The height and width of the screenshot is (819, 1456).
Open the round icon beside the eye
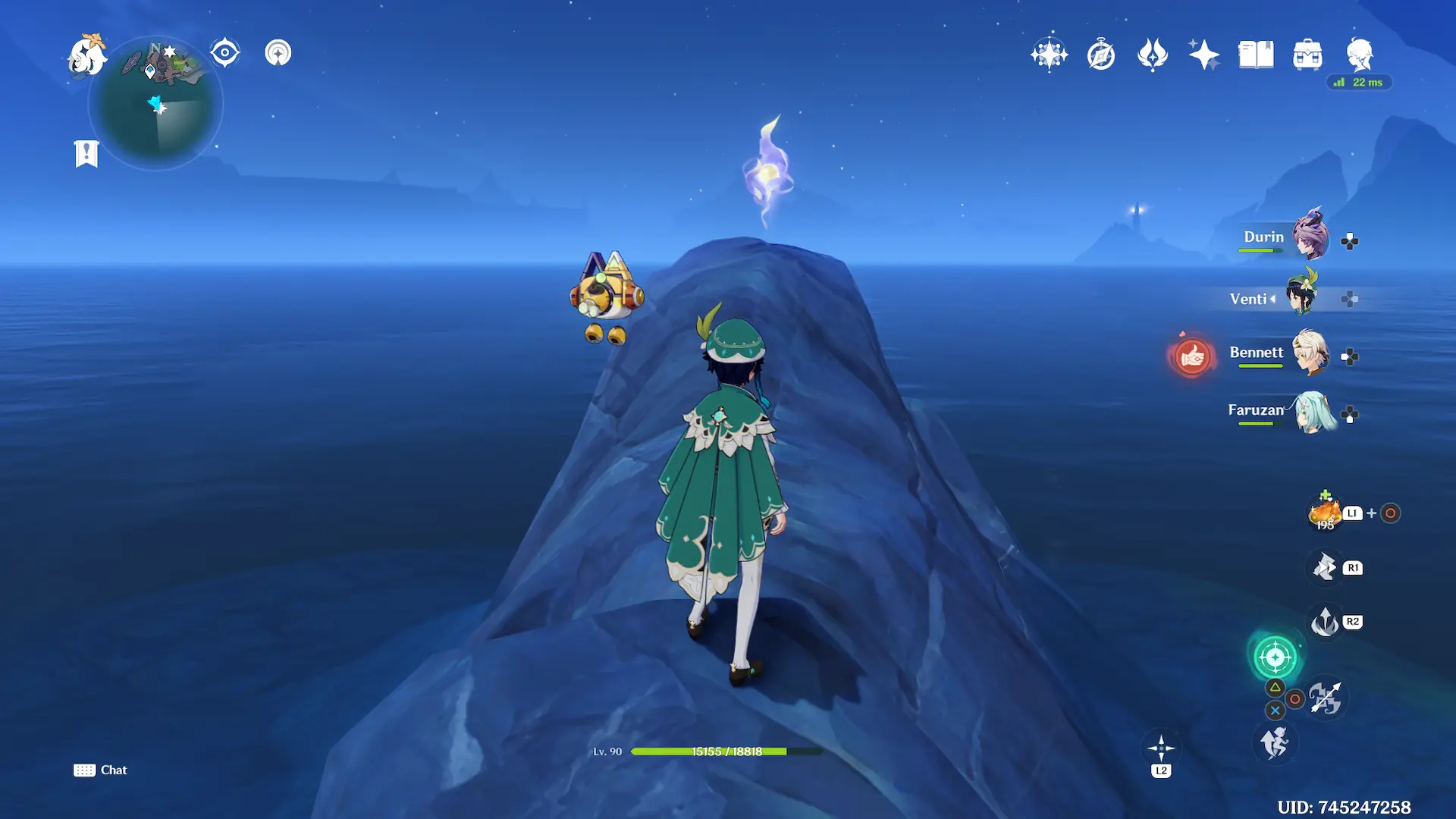[x=278, y=53]
